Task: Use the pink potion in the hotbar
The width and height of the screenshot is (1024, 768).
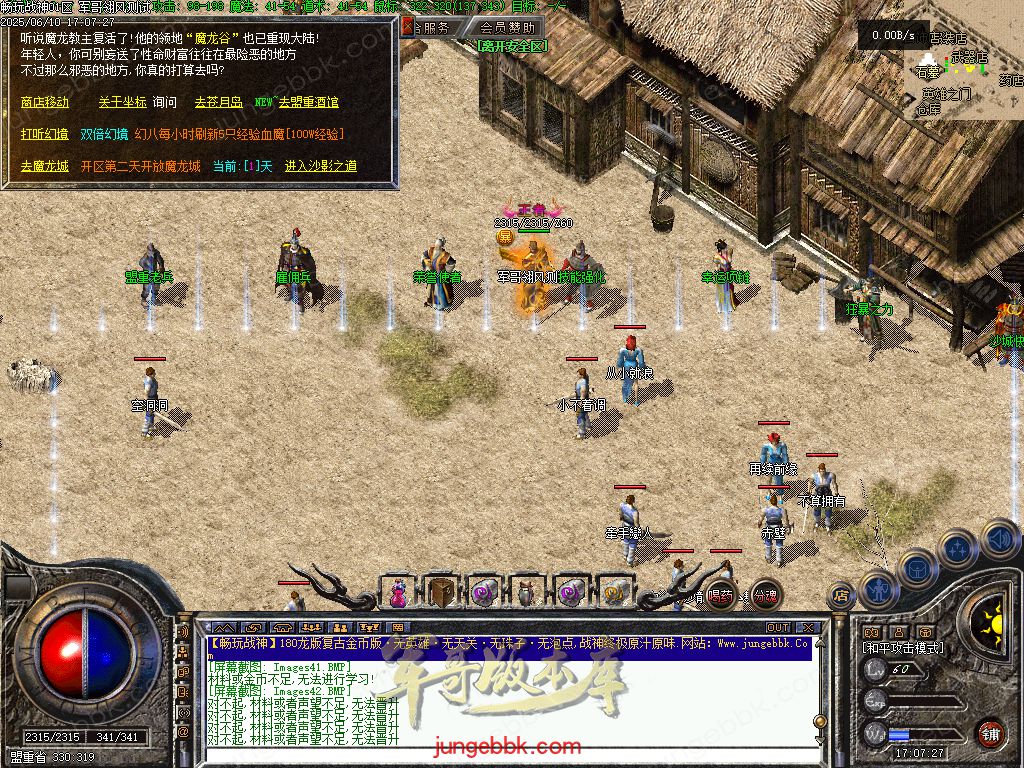Action: coord(398,593)
